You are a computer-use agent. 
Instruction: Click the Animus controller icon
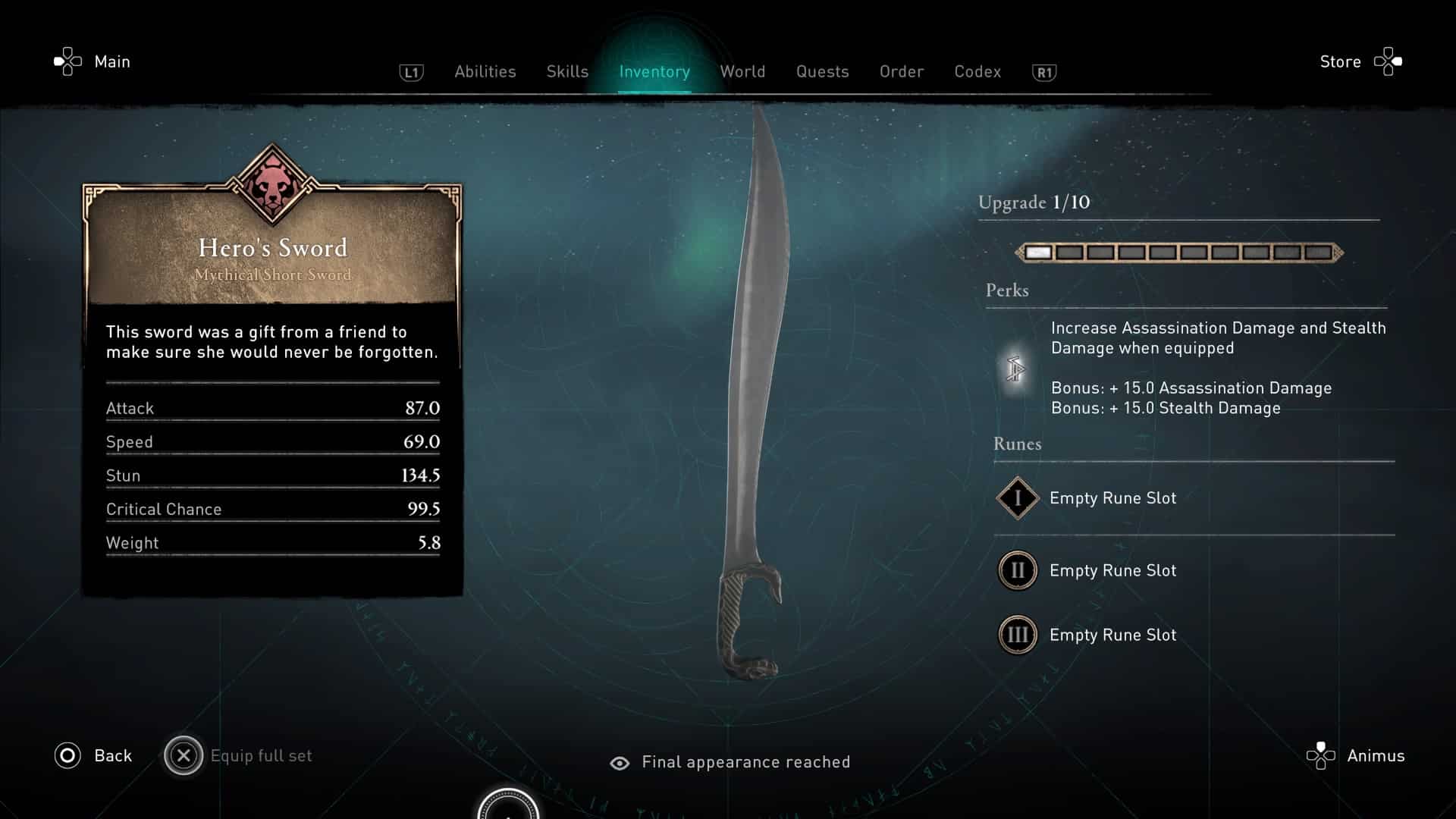point(1323,755)
